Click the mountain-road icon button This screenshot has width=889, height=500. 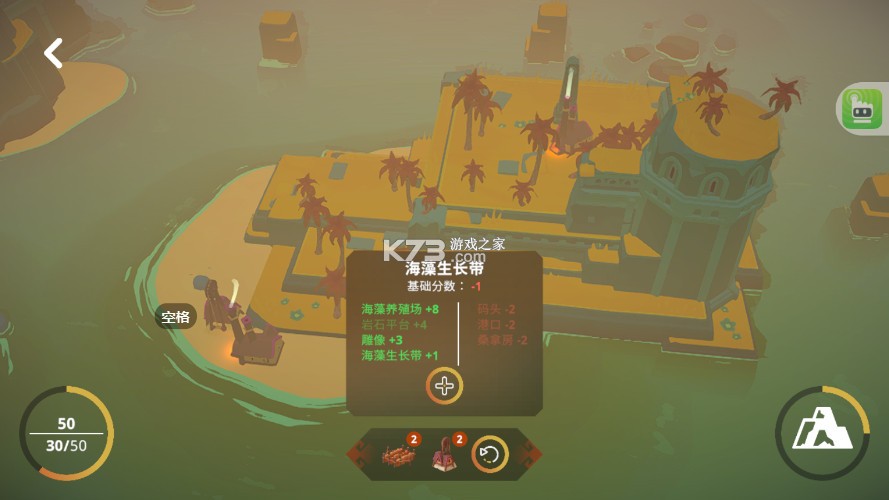[x=822, y=433]
